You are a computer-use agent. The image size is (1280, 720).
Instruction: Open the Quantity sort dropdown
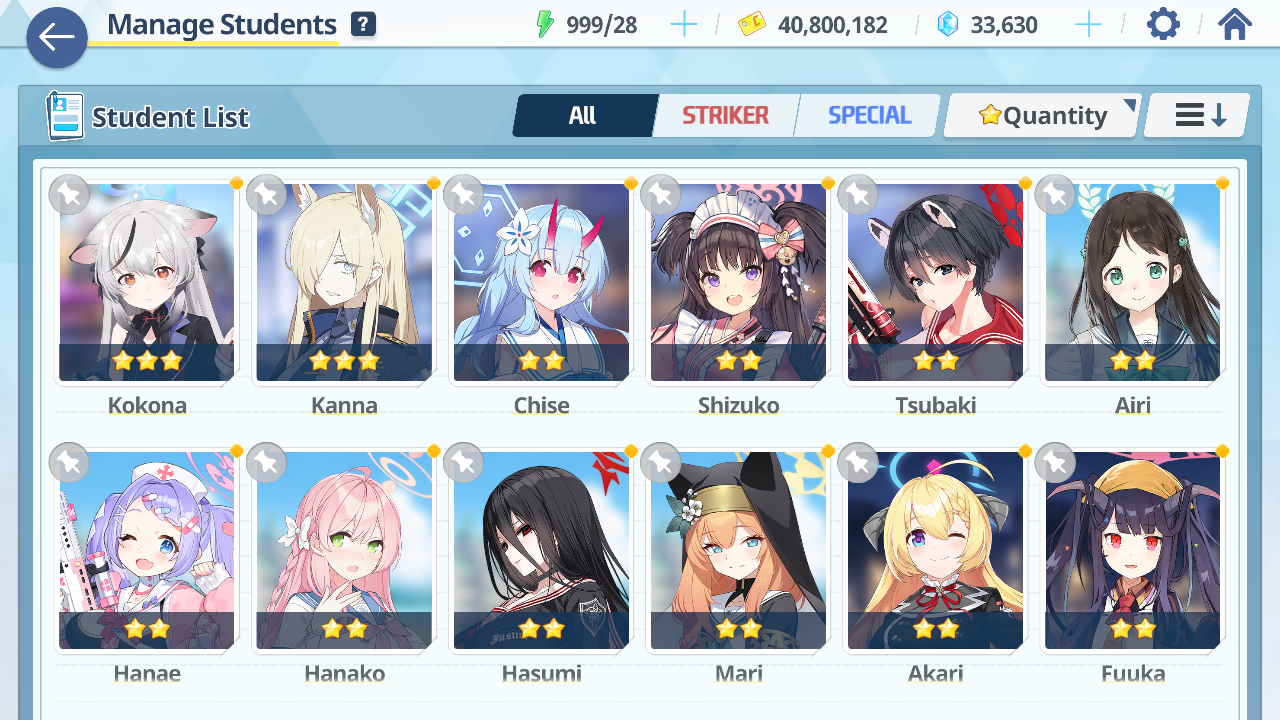point(1042,116)
